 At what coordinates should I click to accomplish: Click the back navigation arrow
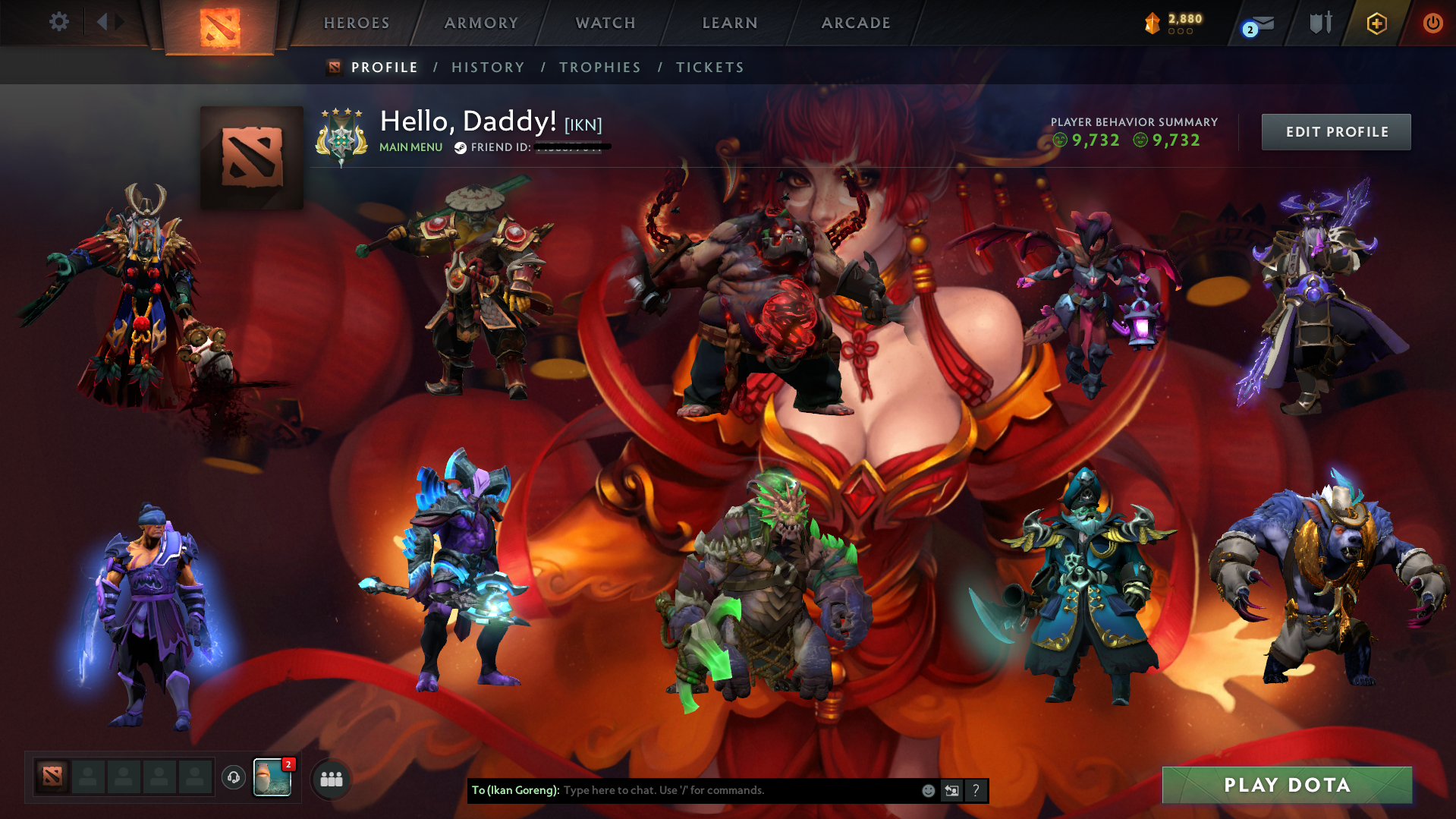pyautogui.click(x=102, y=22)
